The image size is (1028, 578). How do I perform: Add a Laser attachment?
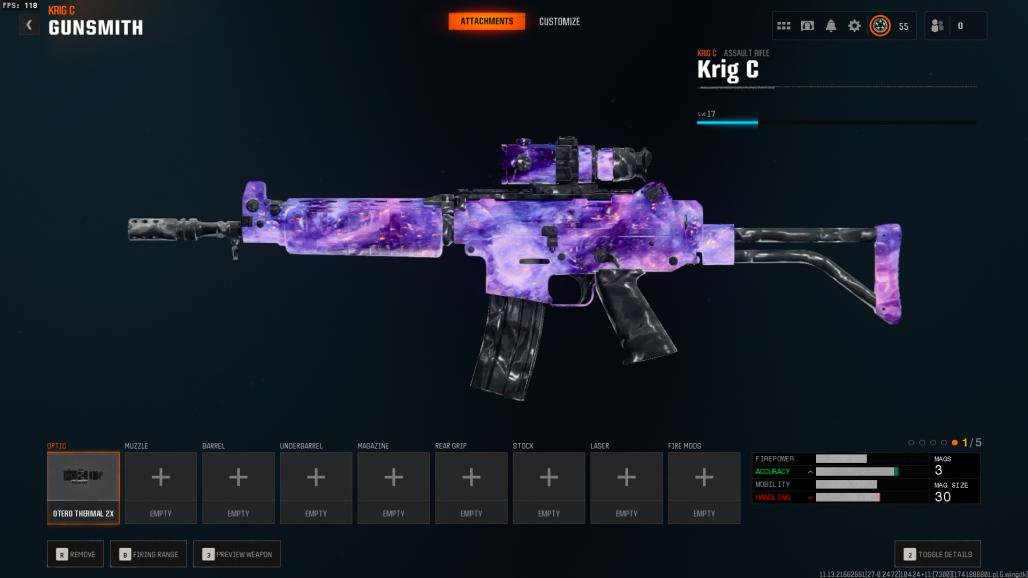[x=627, y=487]
